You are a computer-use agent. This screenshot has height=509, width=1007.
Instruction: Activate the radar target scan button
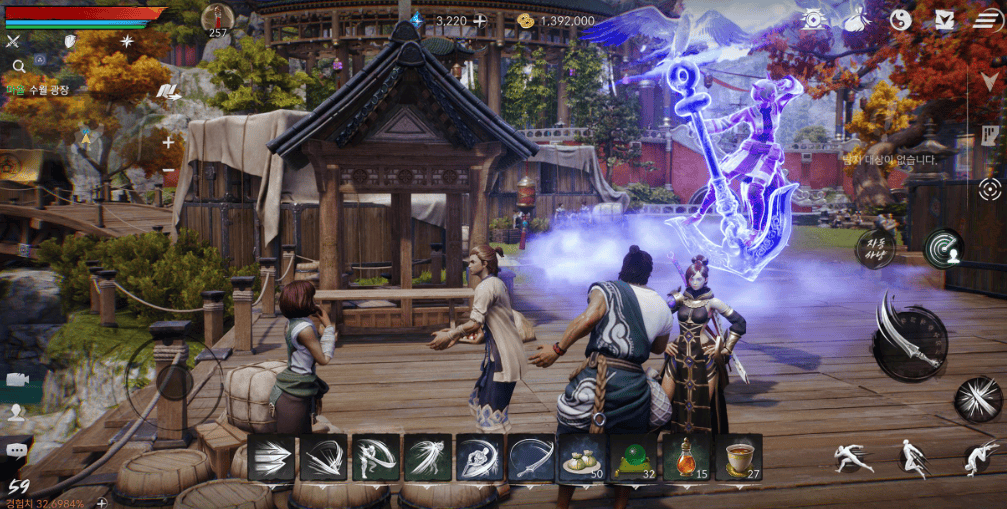[942, 249]
